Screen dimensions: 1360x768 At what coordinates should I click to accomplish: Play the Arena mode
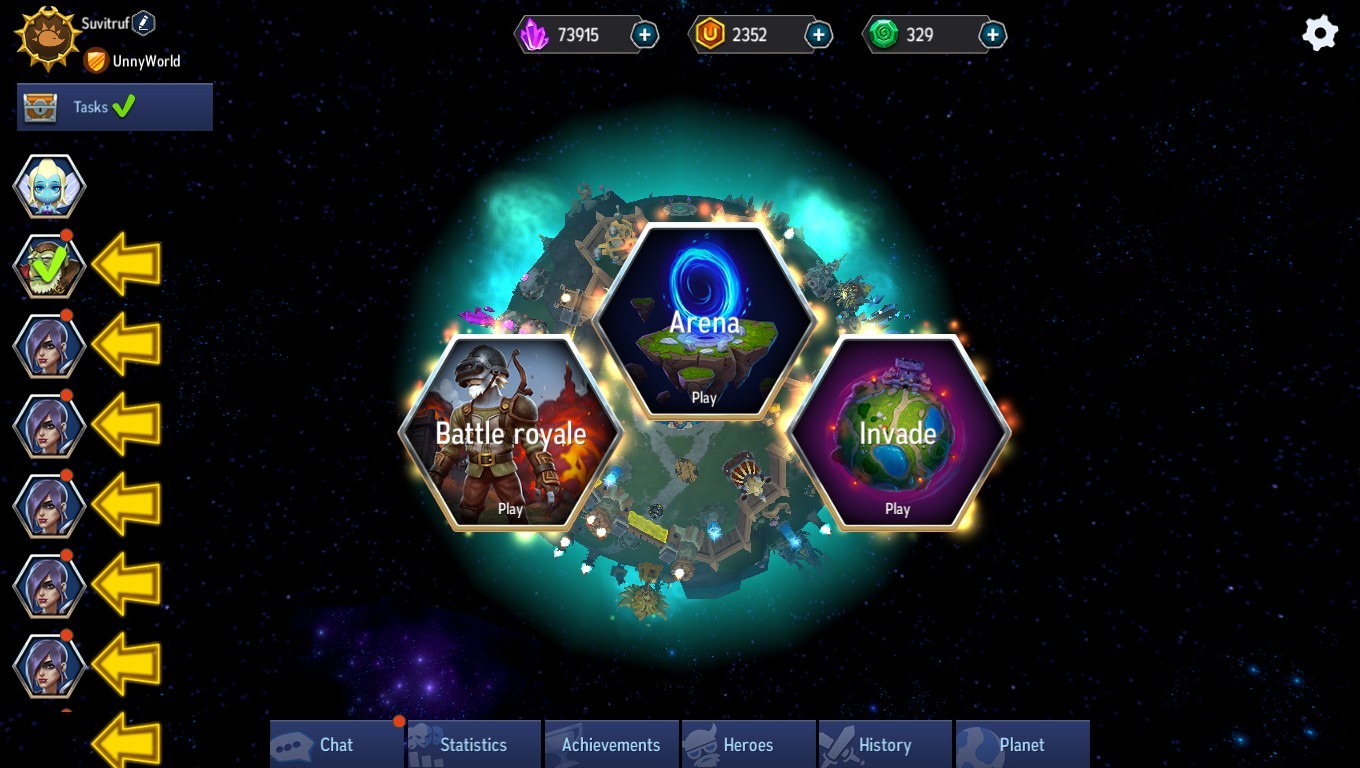704,322
